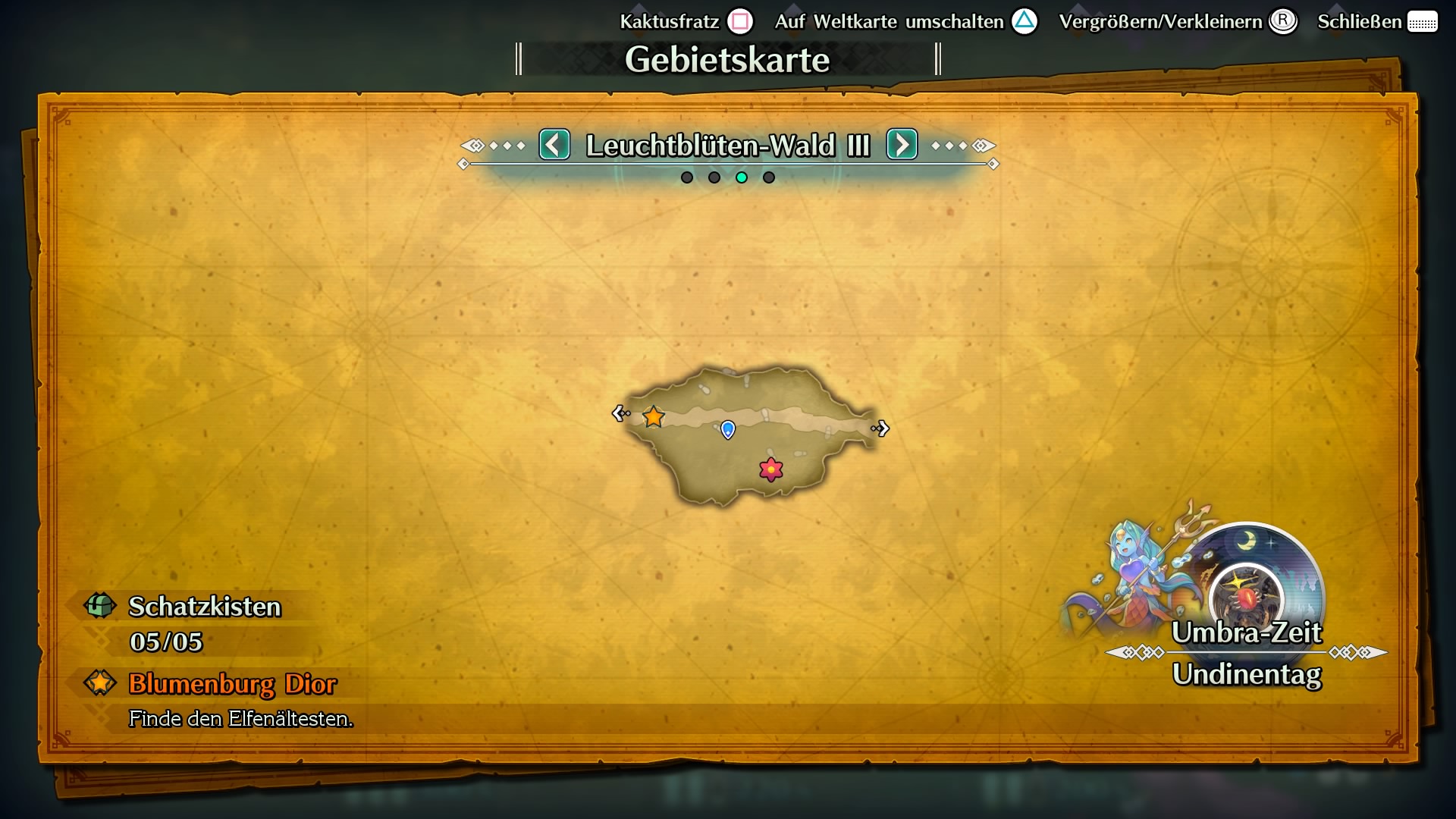
Task: Select the third page indicator dot
Action: [742, 177]
